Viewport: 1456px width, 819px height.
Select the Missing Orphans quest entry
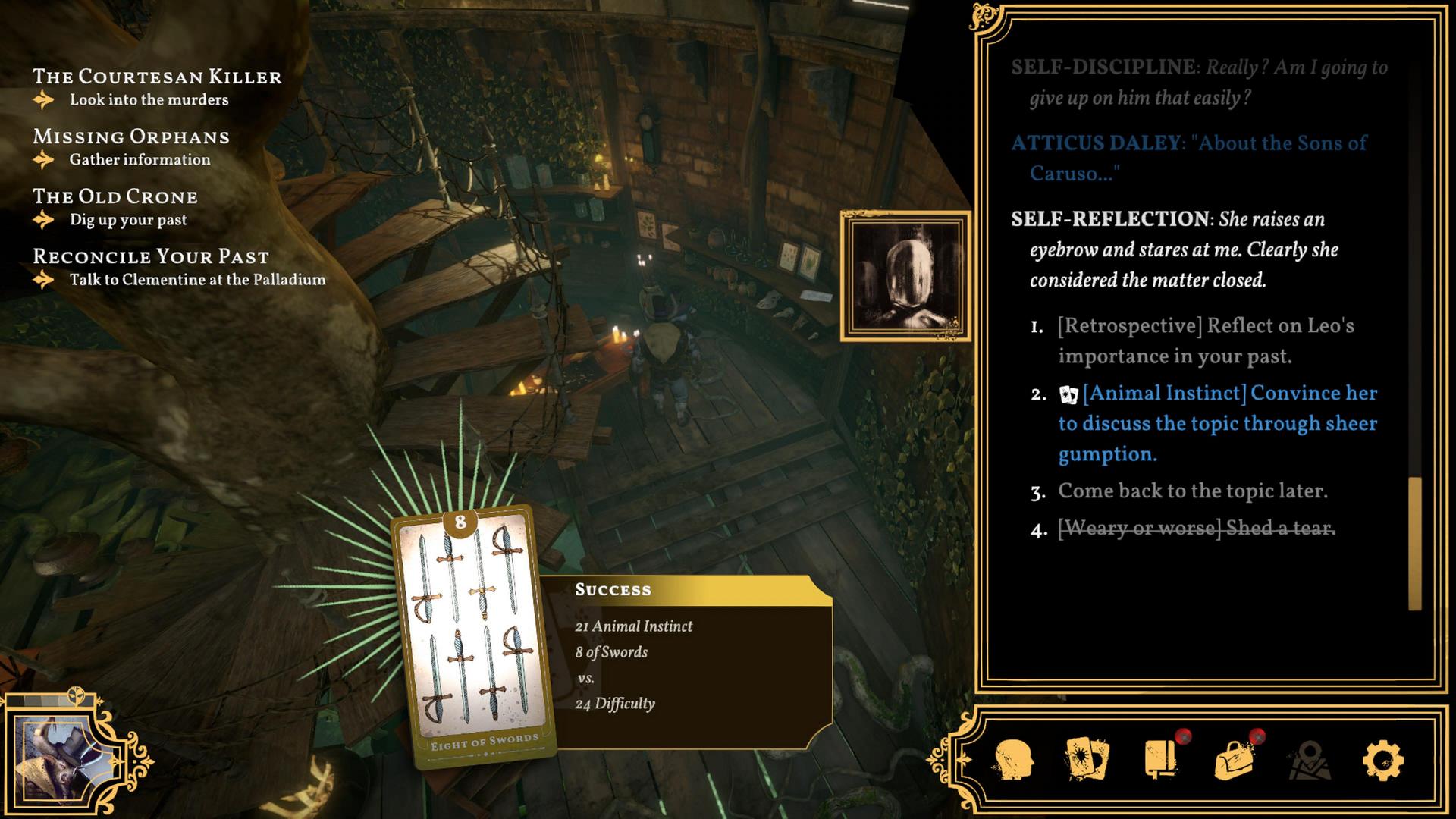tap(131, 136)
